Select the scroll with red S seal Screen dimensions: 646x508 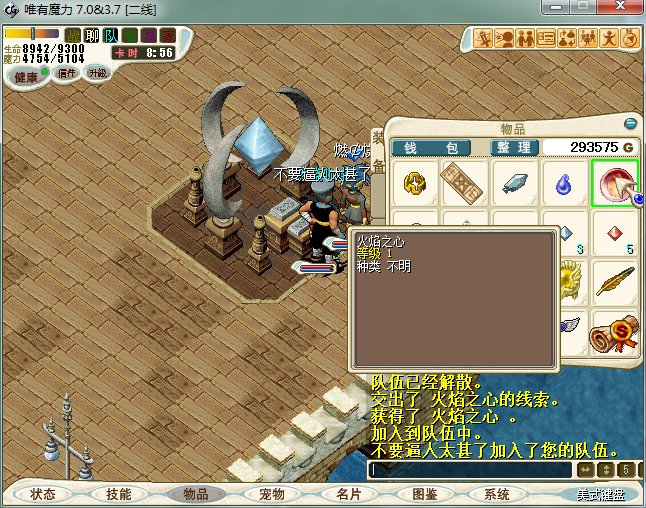[x=615, y=333]
